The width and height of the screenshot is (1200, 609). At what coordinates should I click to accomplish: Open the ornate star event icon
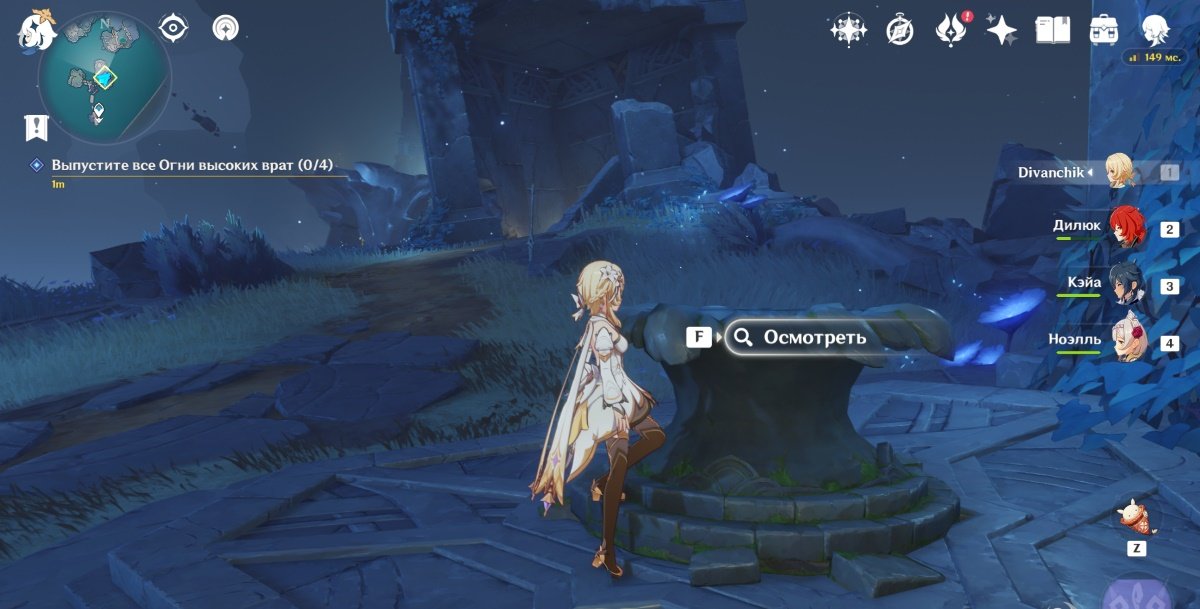848,30
